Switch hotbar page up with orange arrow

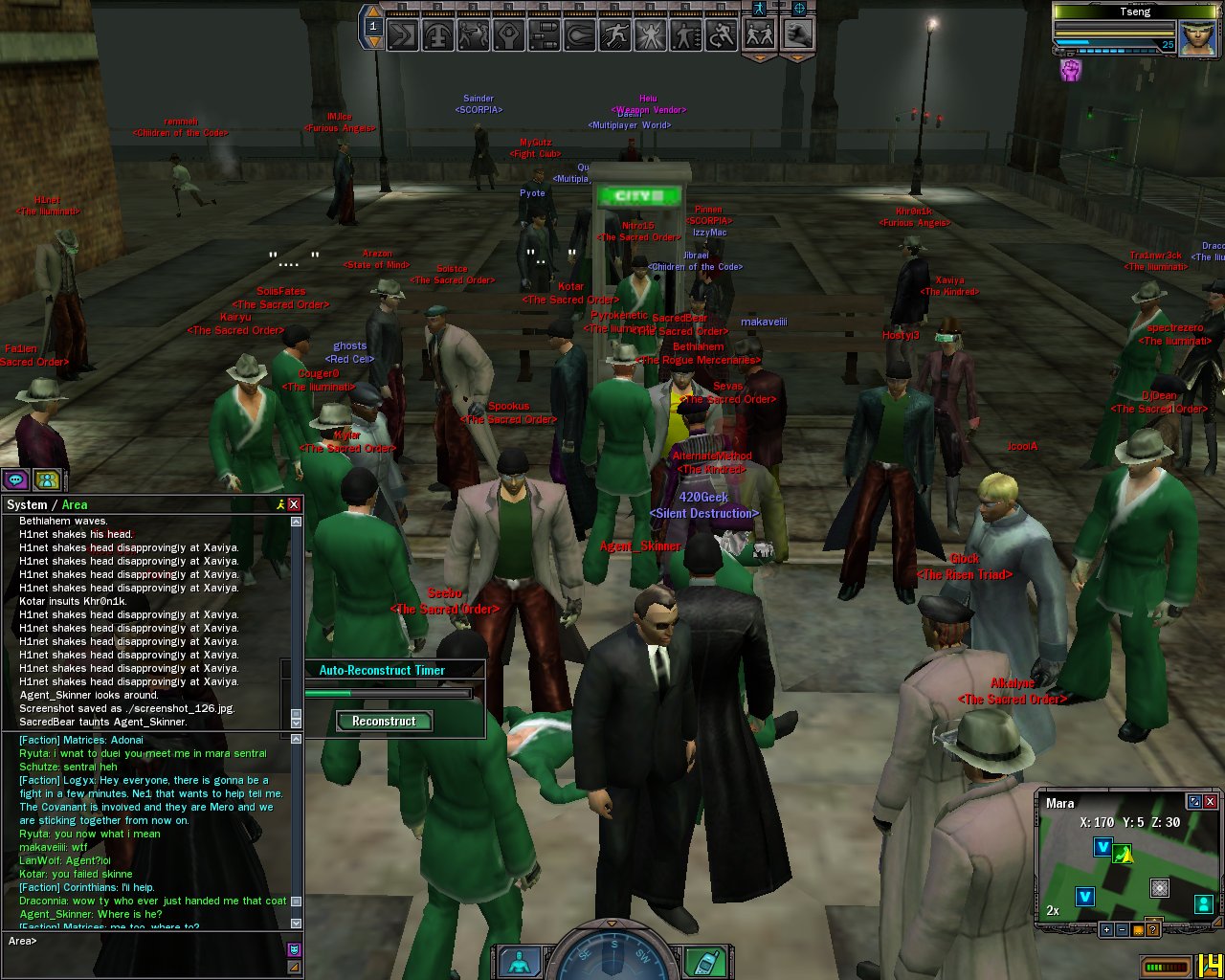(373, 12)
